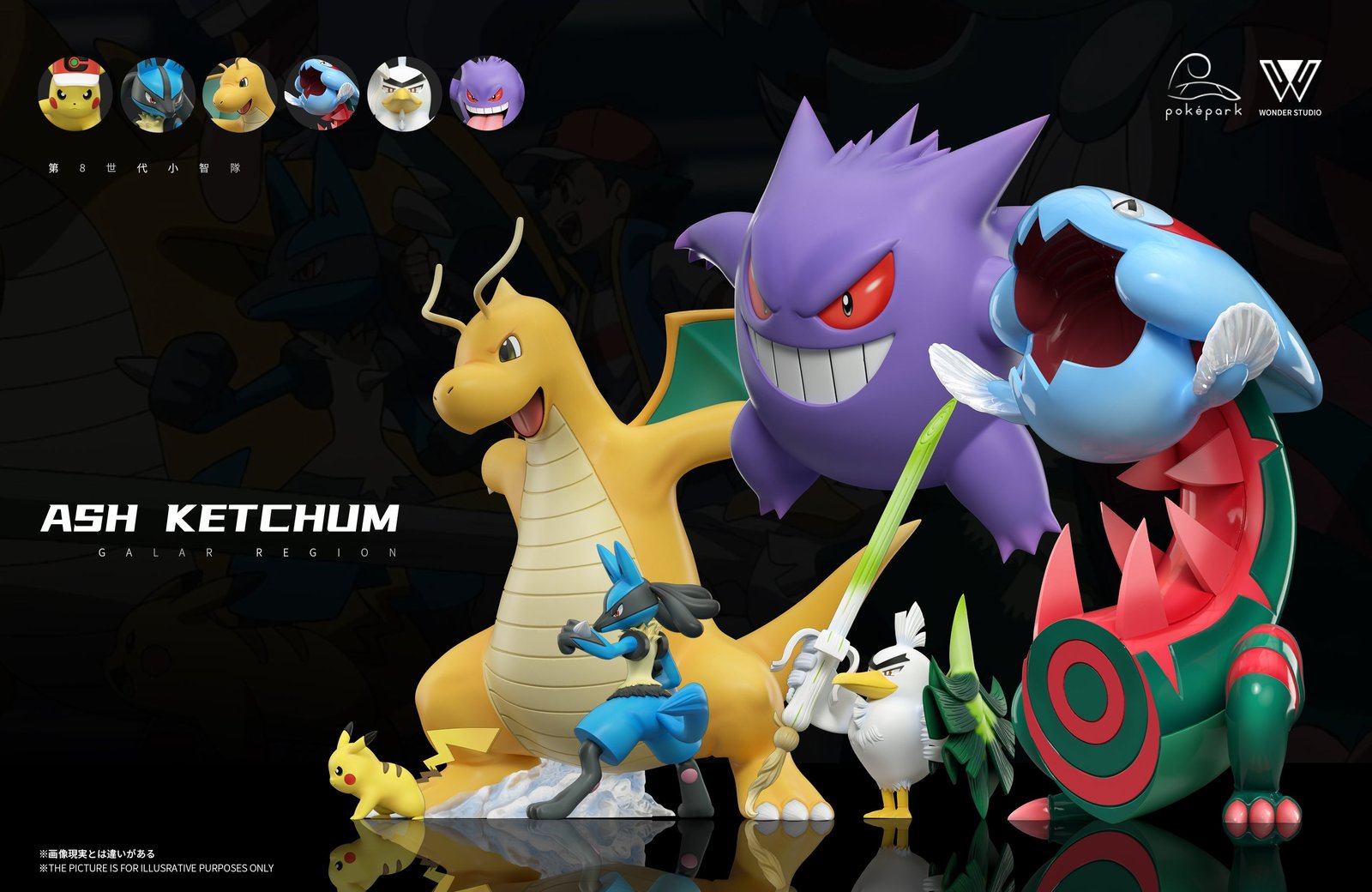The image size is (1372, 892).
Task: Select the Pikachu round thumbnail
Action: (x=75, y=93)
